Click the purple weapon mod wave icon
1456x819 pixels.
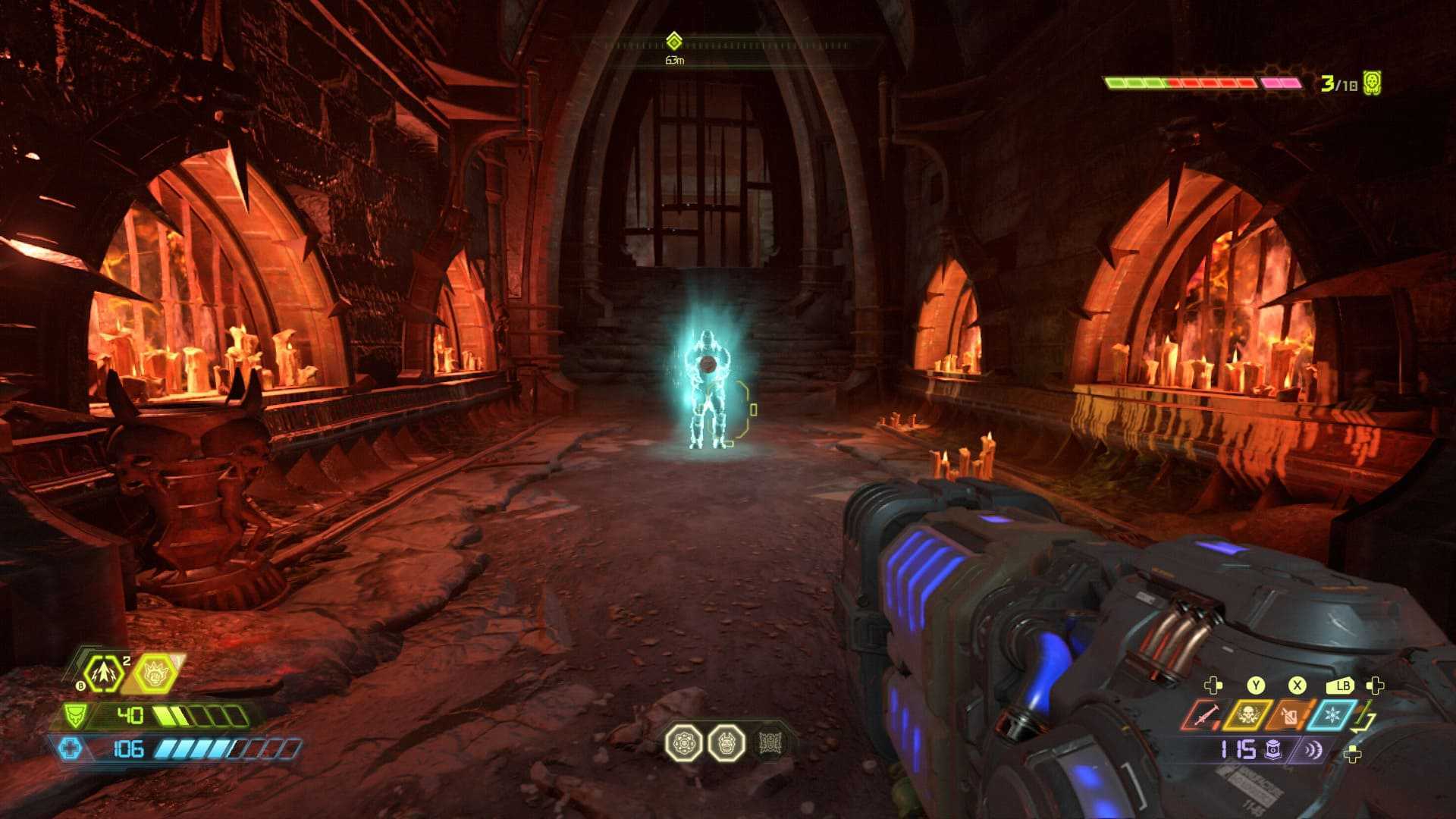pyautogui.click(x=1313, y=751)
